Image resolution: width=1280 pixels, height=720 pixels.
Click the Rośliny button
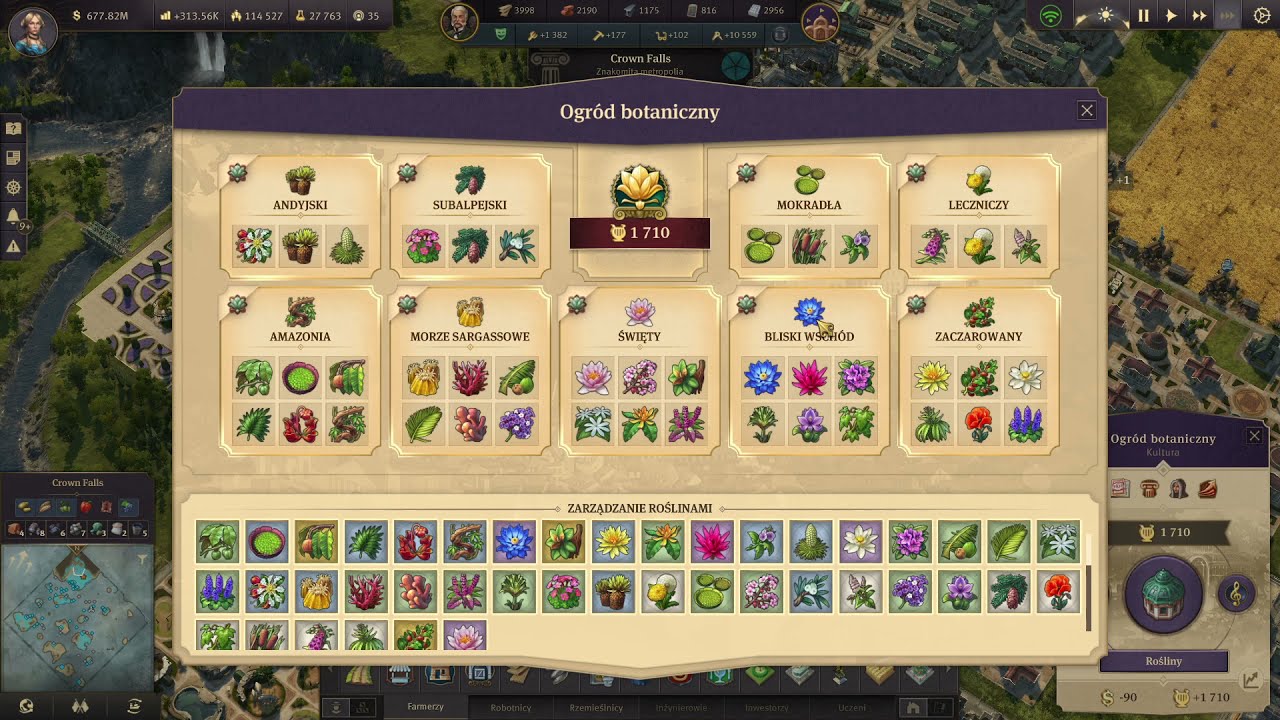coord(1163,662)
